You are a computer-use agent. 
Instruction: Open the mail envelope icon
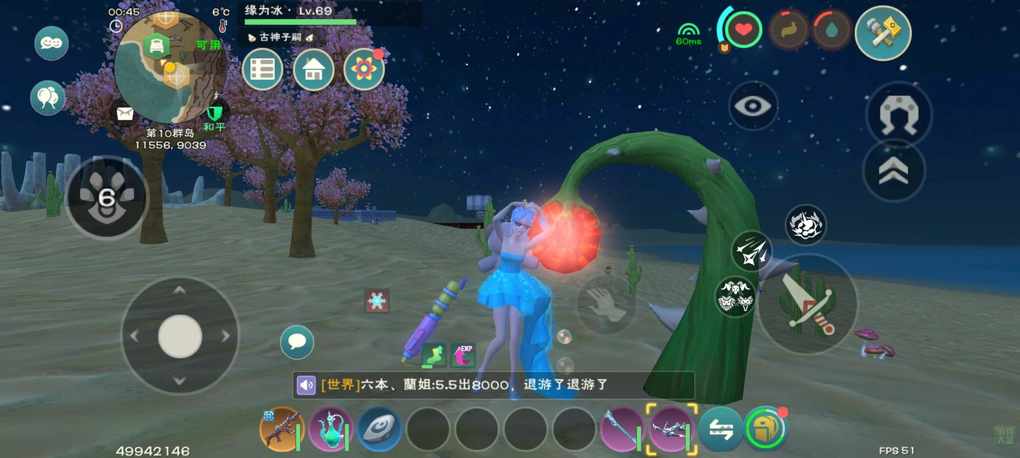(125, 113)
